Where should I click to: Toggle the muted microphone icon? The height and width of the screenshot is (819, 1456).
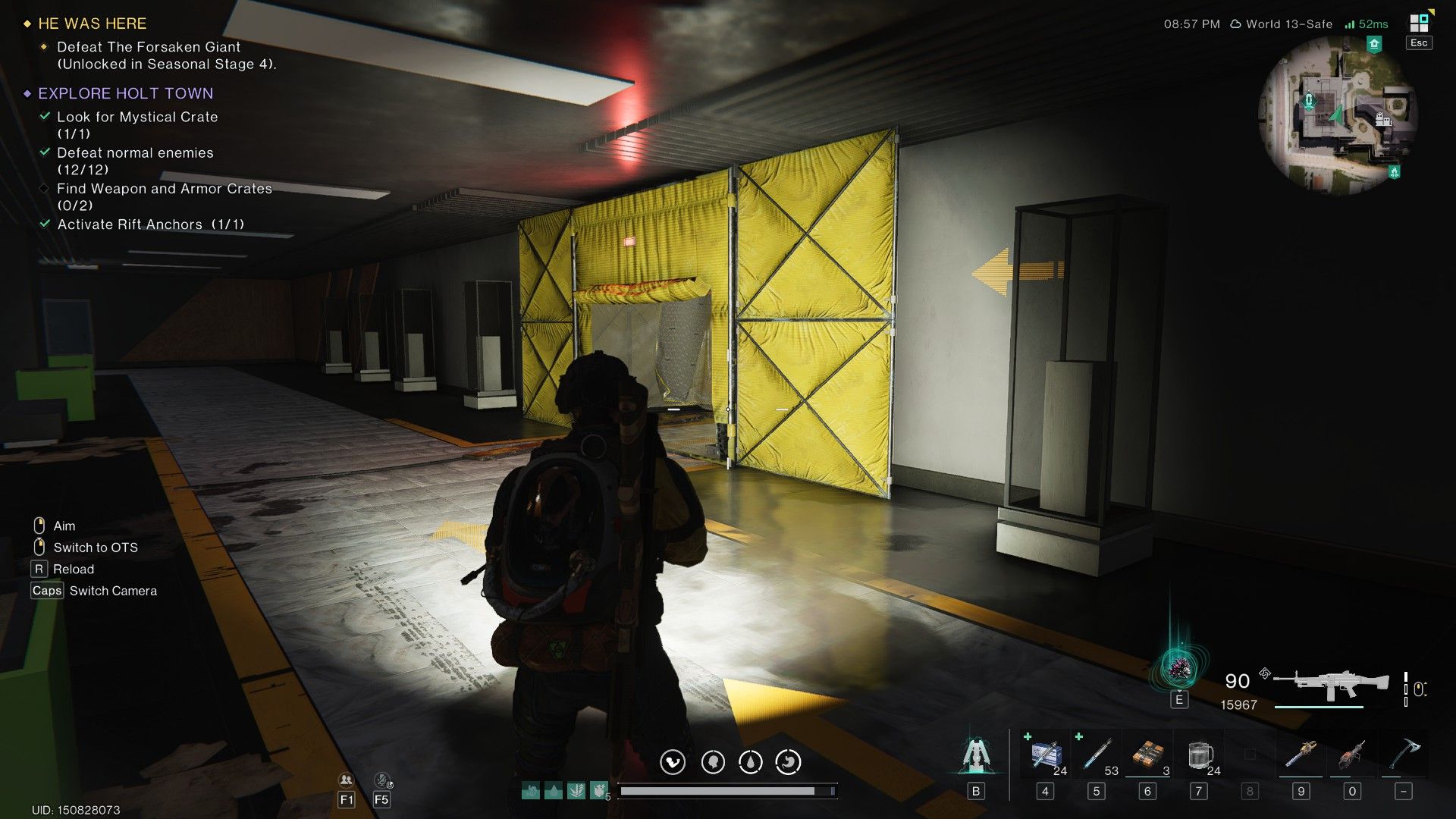382,780
